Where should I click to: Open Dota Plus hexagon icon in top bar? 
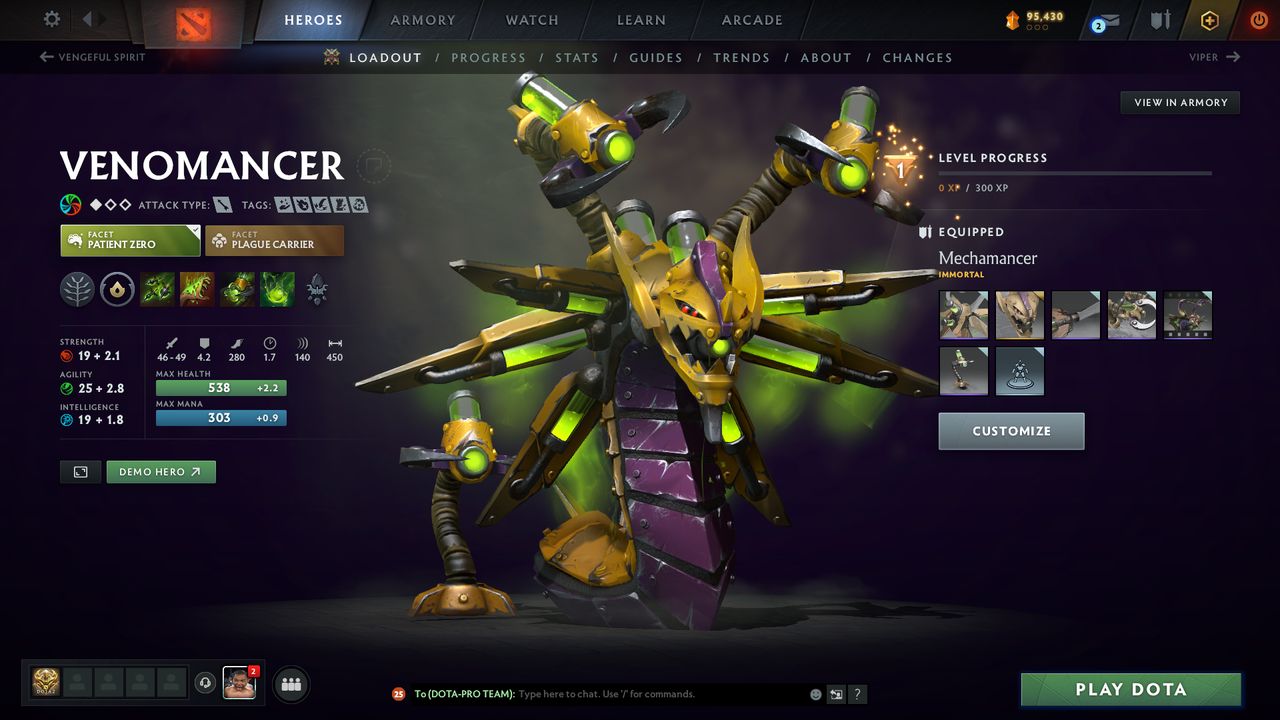pos(1209,19)
